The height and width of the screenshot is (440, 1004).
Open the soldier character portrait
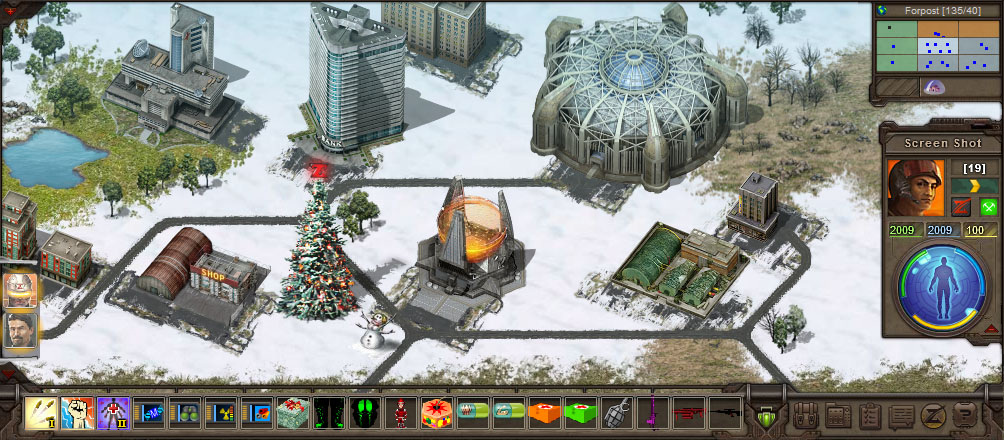click(x=915, y=187)
